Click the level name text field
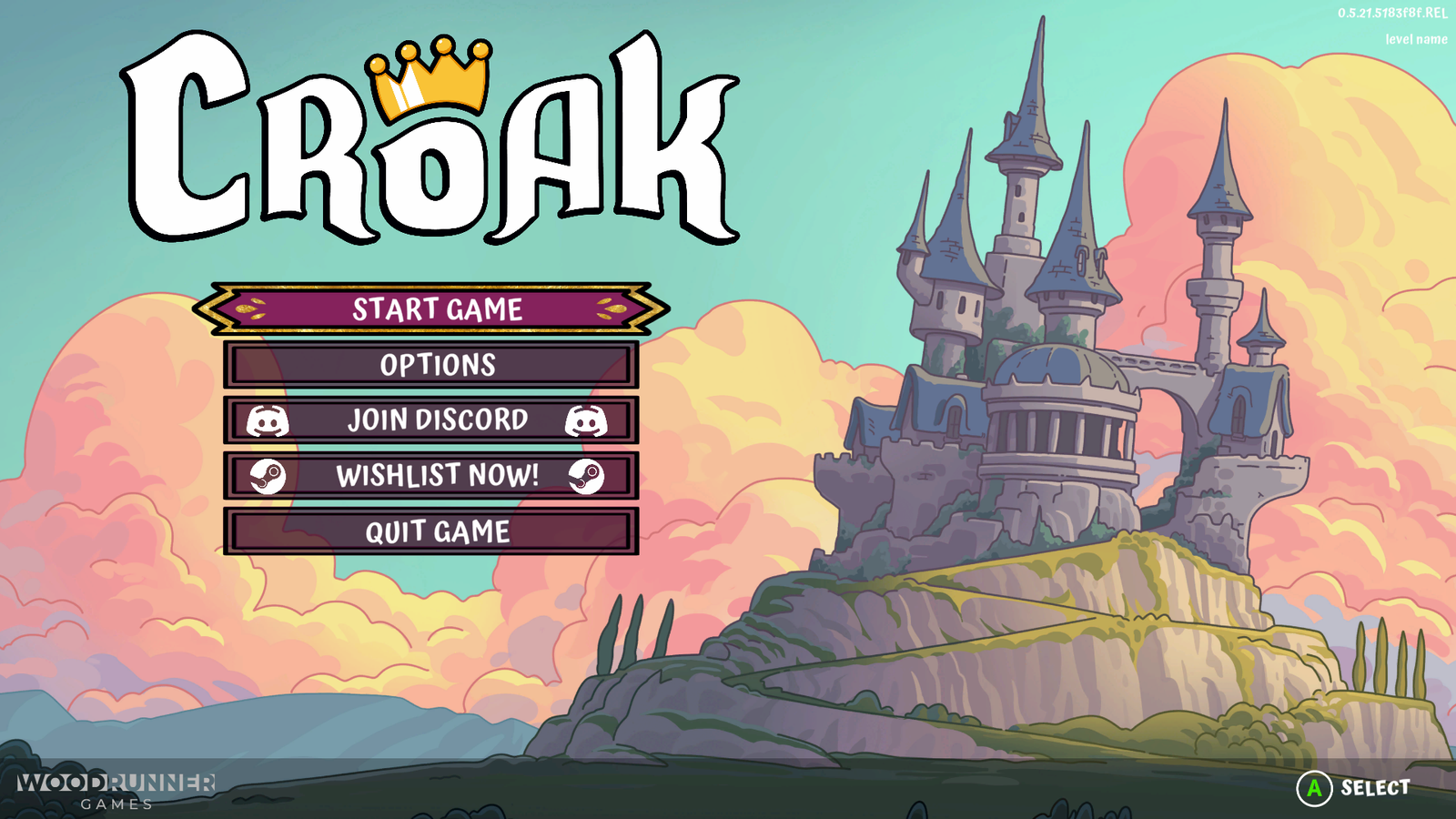The height and width of the screenshot is (819, 1456). click(x=1416, y=40)
